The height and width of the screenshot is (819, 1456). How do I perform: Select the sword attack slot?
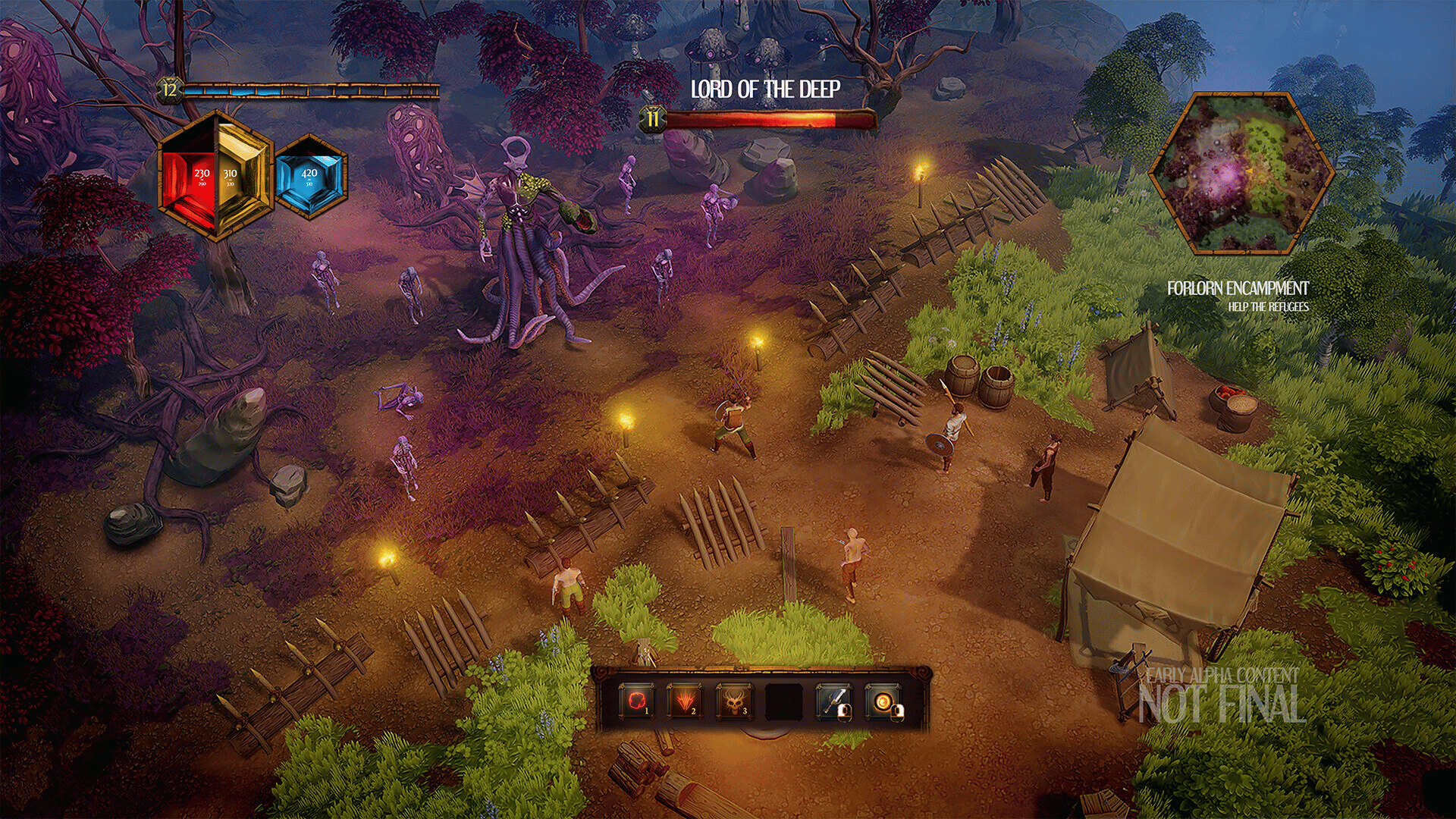833,701
